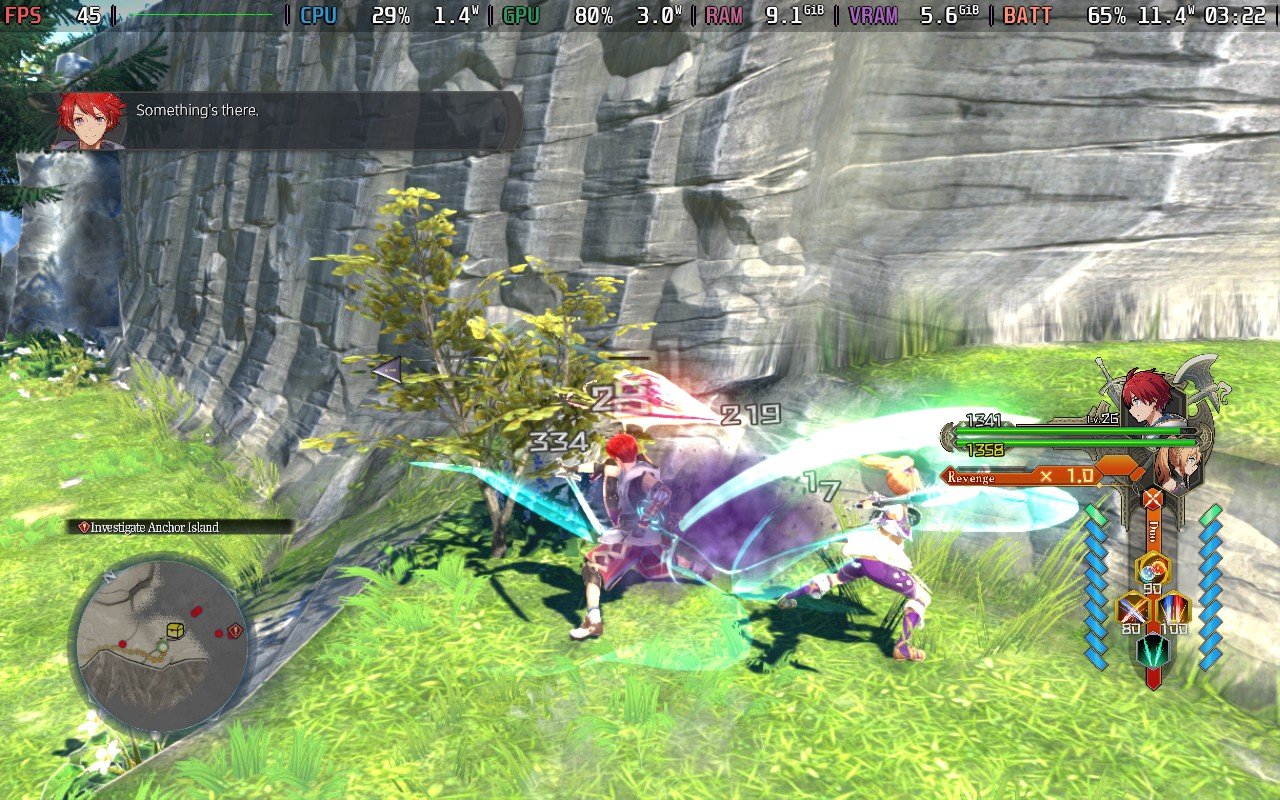This screenshot has width=1280, height=800.
Task: Trigger the claw slash skill costing 100 SP
Action: pyautogui.click(x=1172, y=607)
